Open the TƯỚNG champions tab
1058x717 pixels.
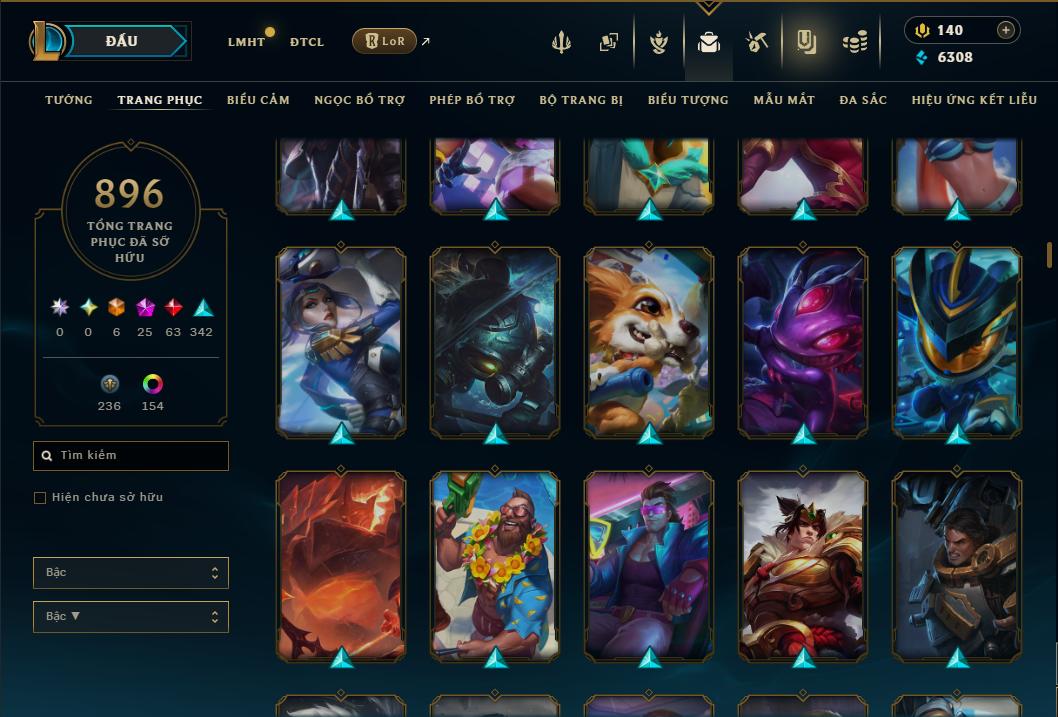click(69, 100)
